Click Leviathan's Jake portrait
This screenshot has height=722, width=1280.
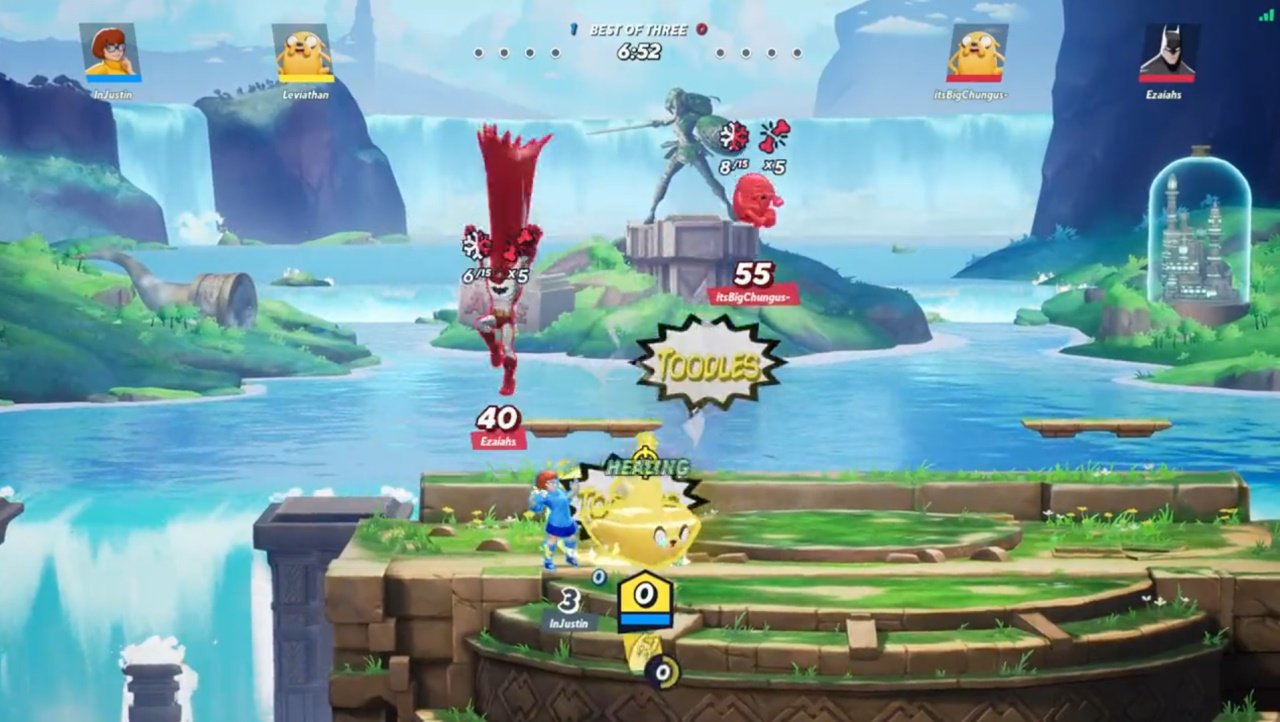click(304, 52)
